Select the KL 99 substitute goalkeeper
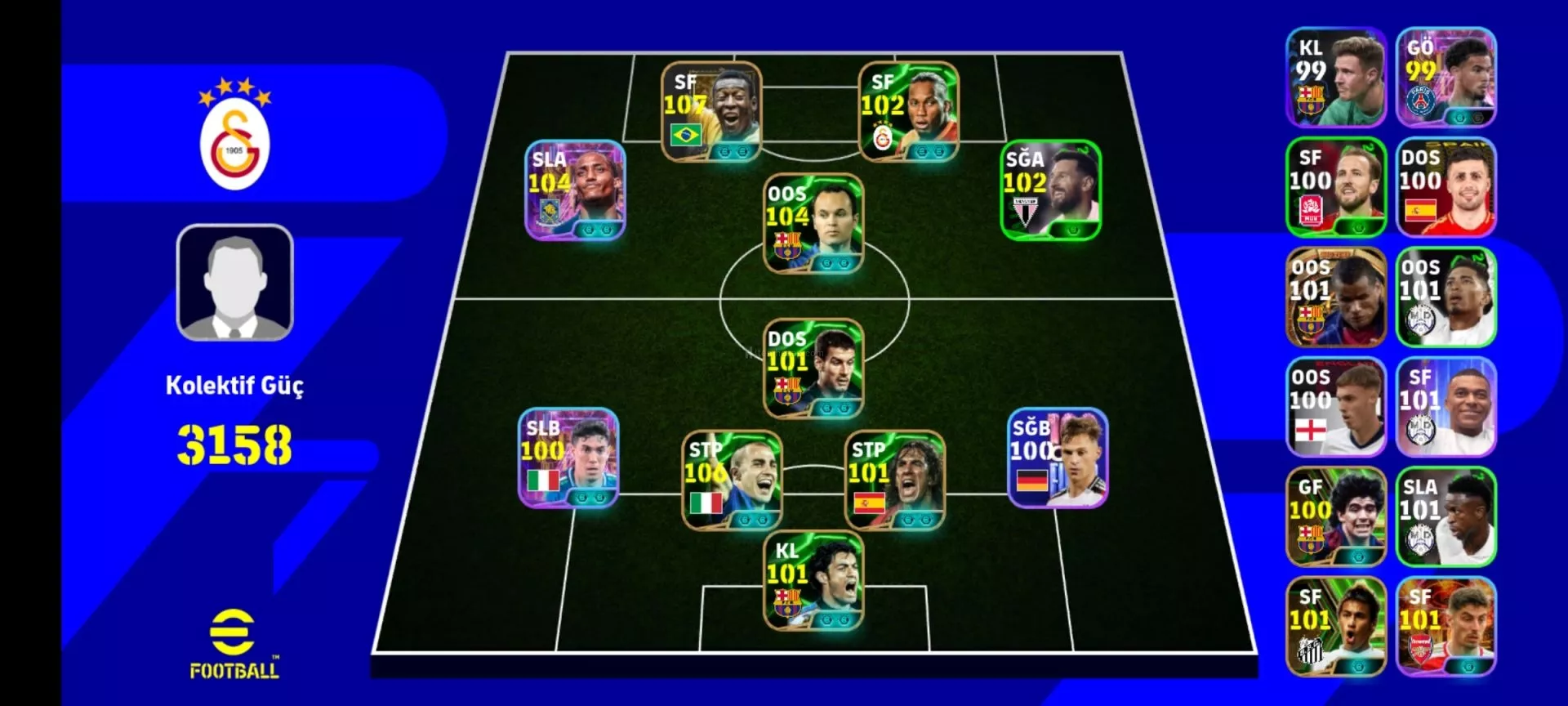This screenshot has width=1568, height=706. (1336, 78)
